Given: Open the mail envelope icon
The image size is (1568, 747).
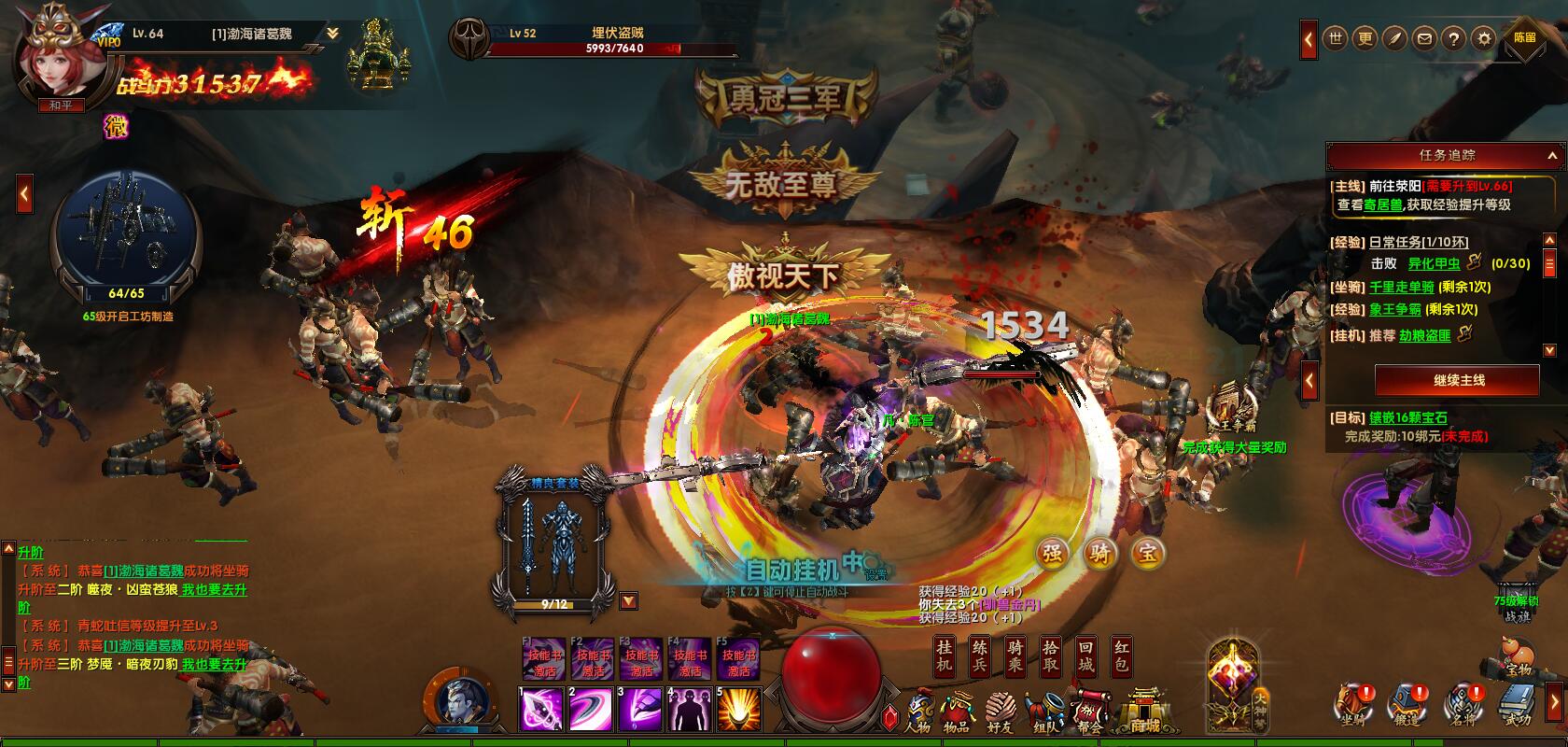Looking at the screenshot, I should [x=1423, y=39].
